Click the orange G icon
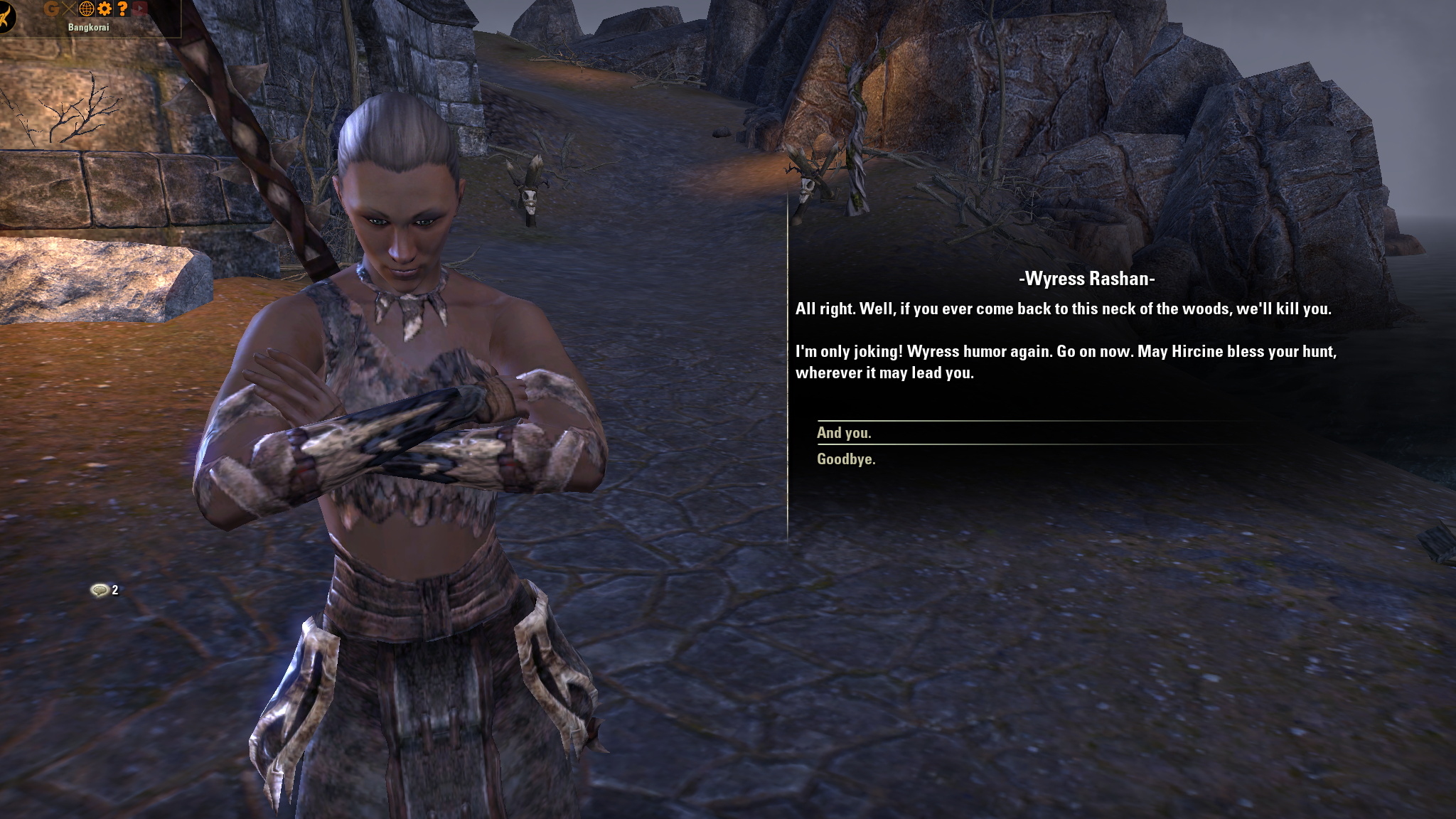 pyautogui.click(x=51, y=9)
